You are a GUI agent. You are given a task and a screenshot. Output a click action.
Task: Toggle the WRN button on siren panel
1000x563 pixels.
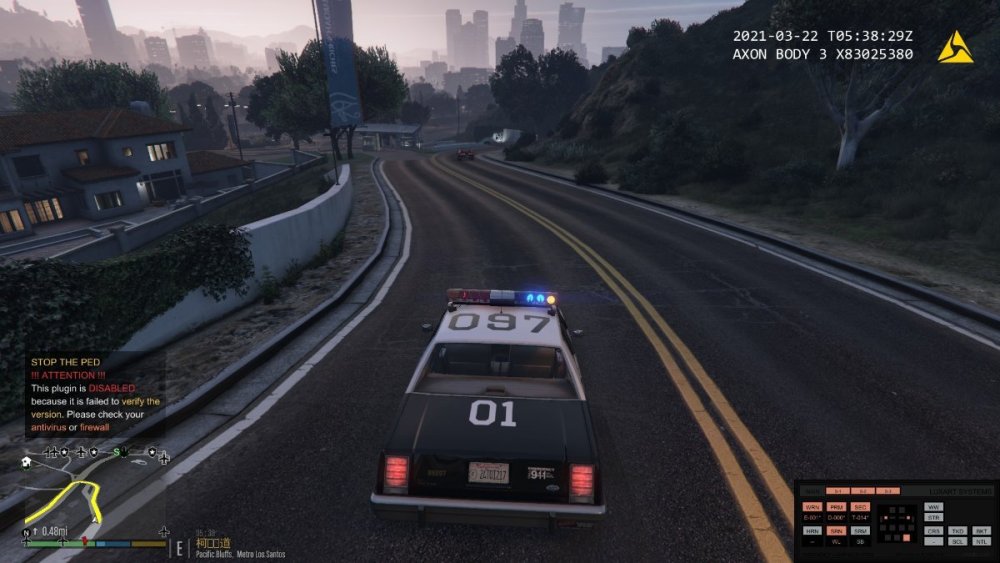pos(812,507)
